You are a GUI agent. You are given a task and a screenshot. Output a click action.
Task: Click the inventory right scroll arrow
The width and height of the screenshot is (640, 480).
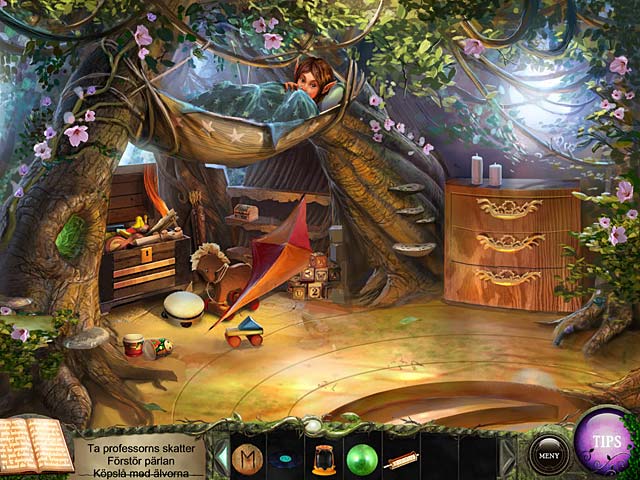507,456
